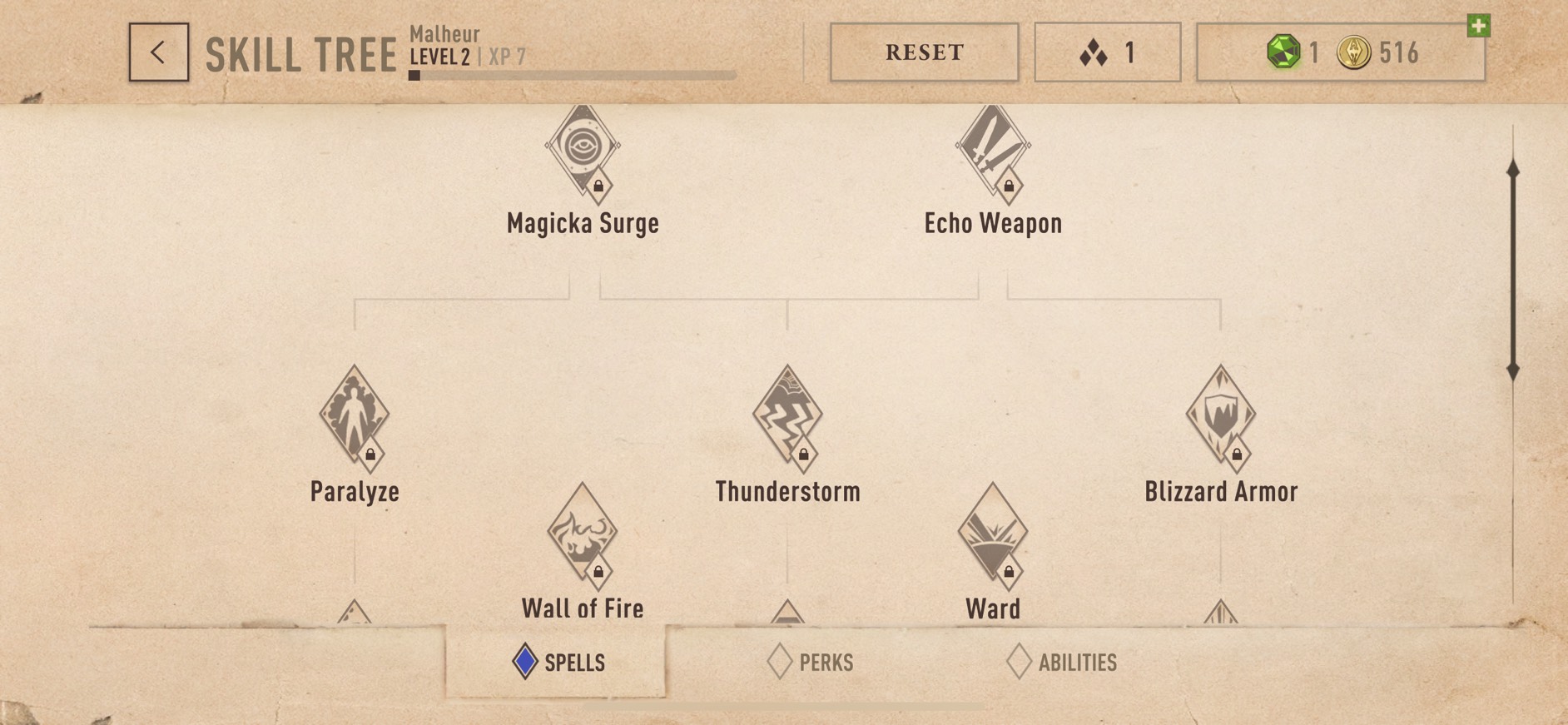The image size is (1568, 725).
Task: Open the Abilities tab
Action: coord(1062,663)
